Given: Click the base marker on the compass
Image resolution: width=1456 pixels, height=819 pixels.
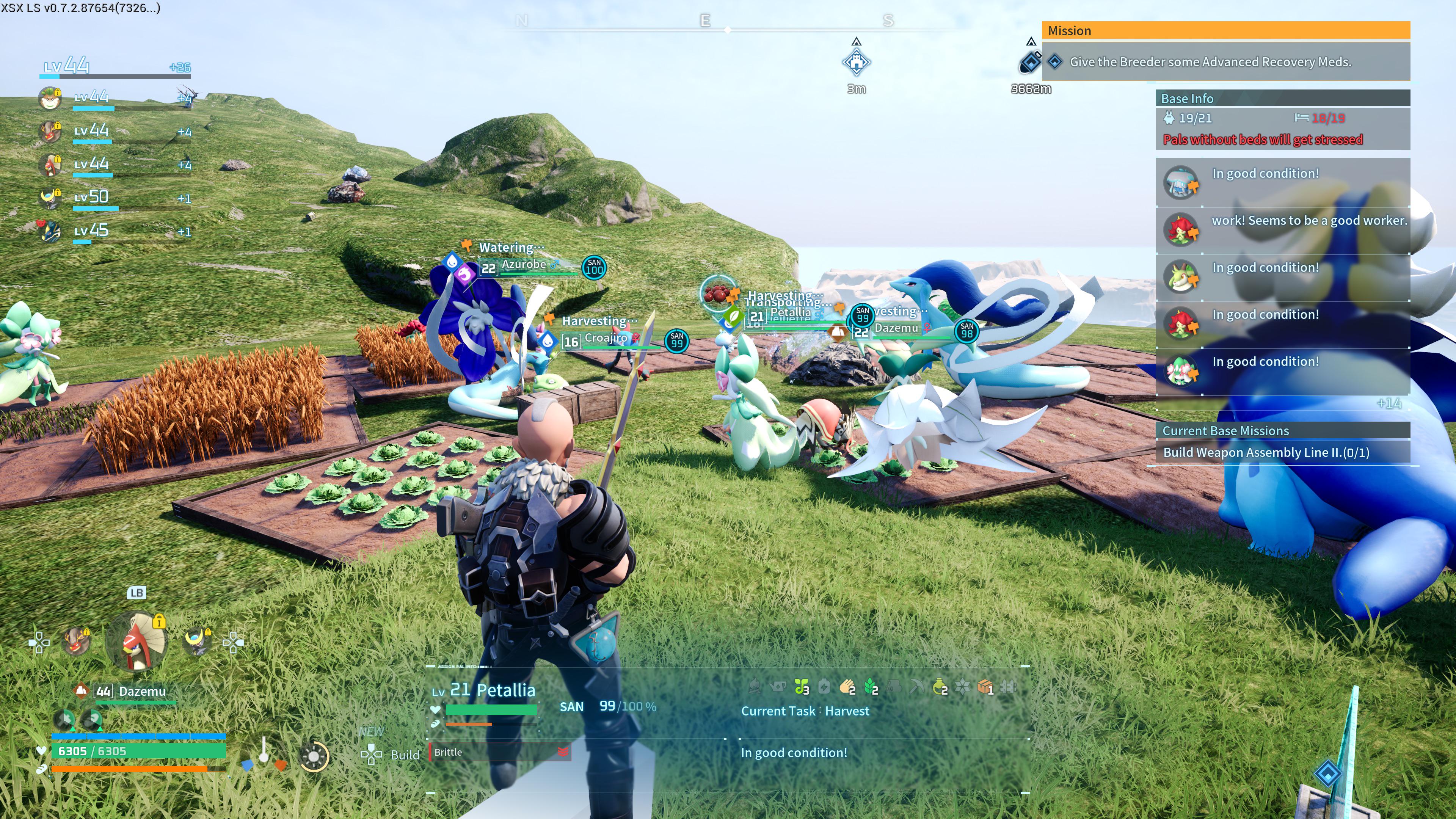Looking at the screenshot, I should click(x=856, y=62).
